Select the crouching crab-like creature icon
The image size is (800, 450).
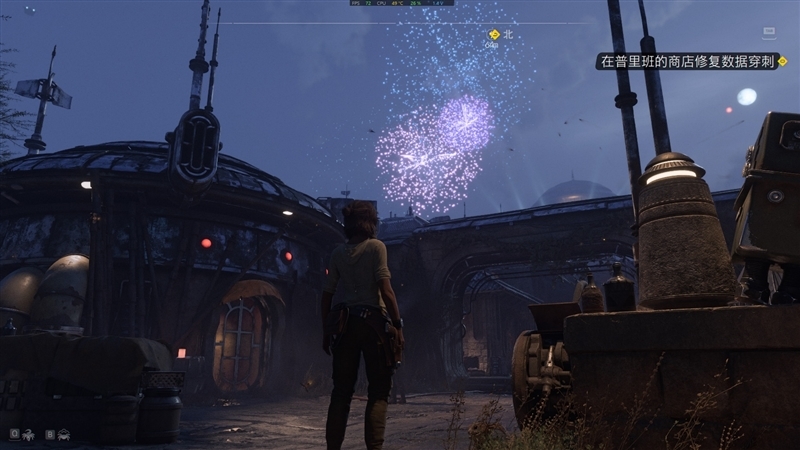(63, 435)
